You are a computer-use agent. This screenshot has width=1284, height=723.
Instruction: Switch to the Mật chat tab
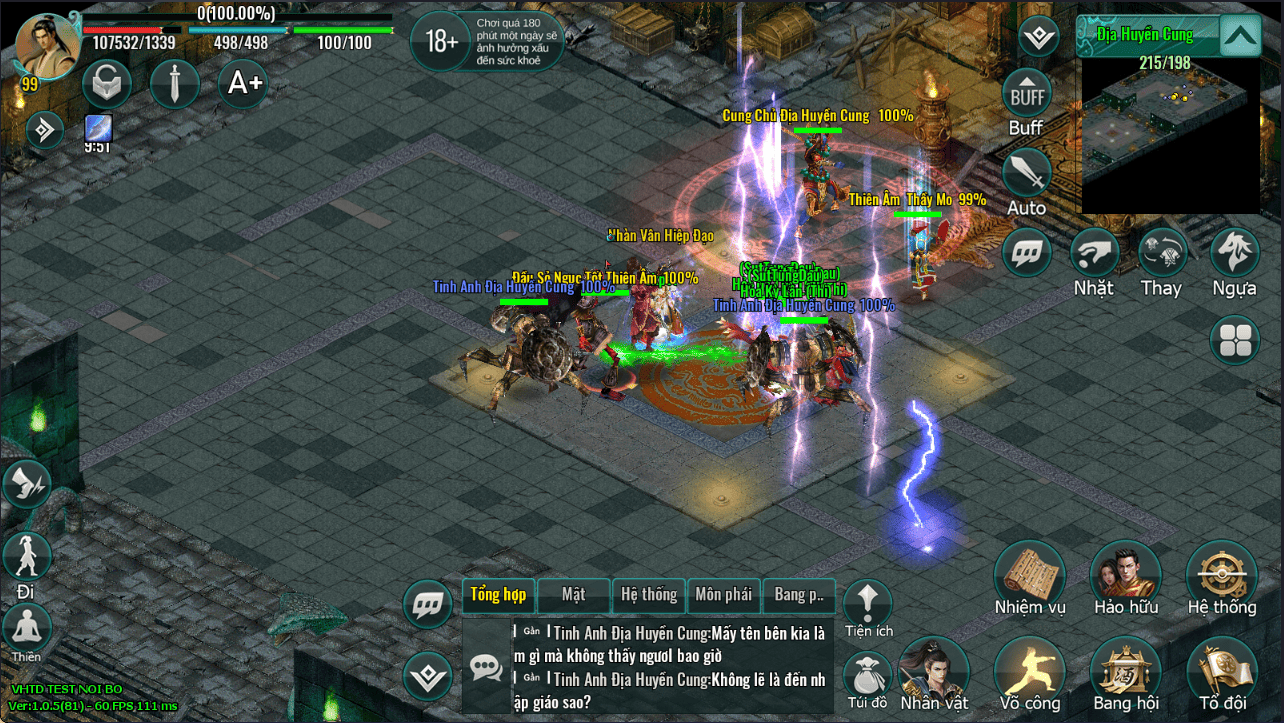click(573, 595)
